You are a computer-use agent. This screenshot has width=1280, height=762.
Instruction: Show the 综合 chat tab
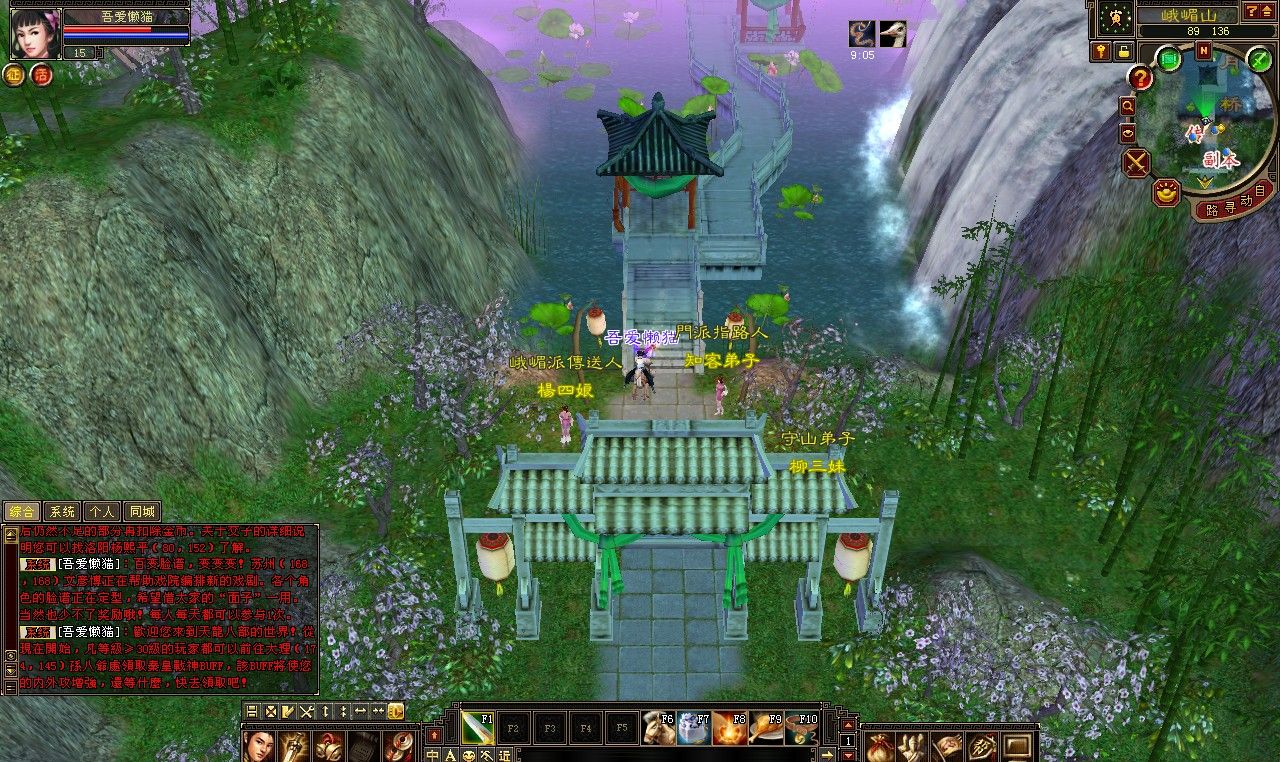pos(22,512)
